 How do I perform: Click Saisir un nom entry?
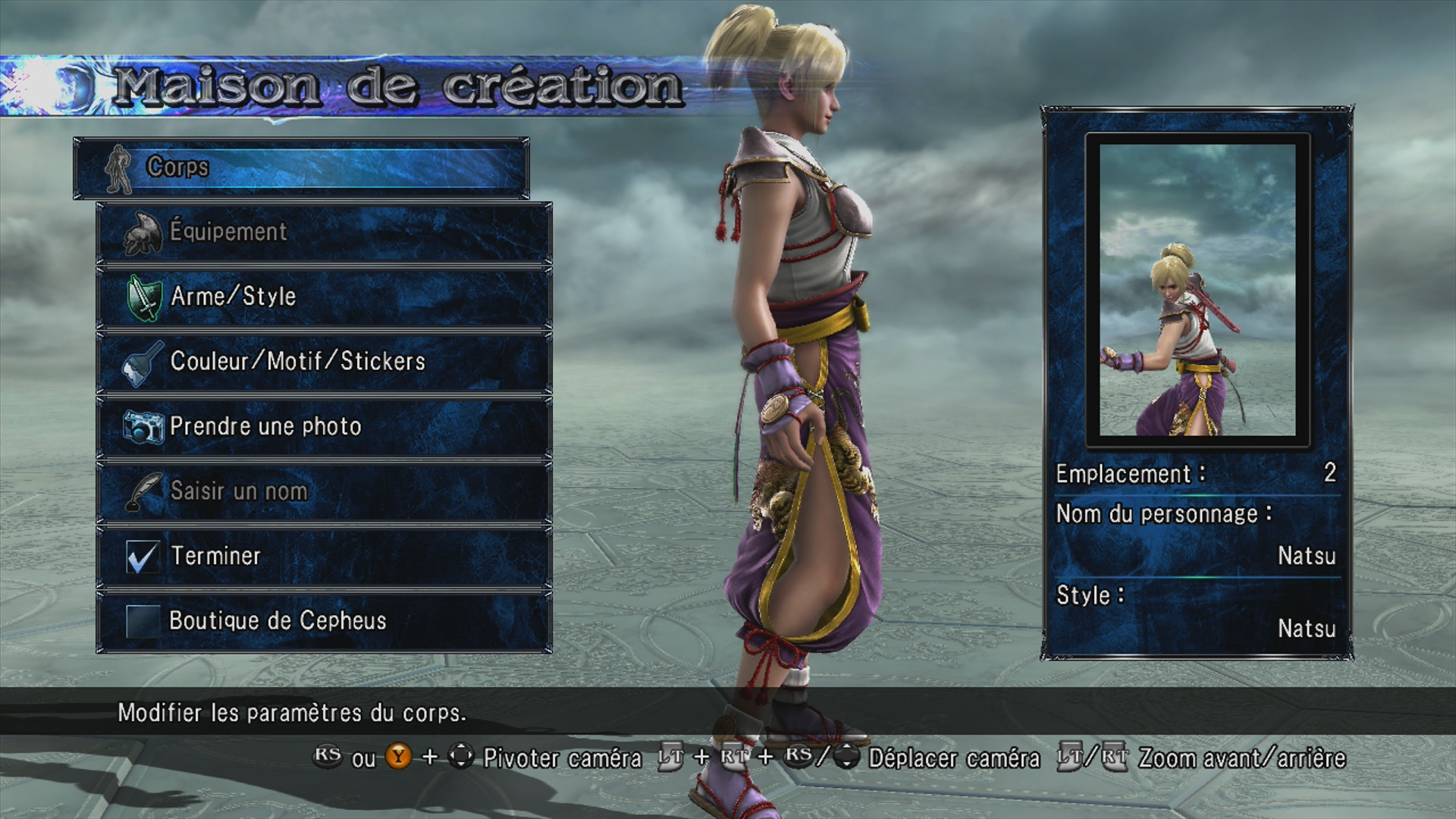(324, 491)
